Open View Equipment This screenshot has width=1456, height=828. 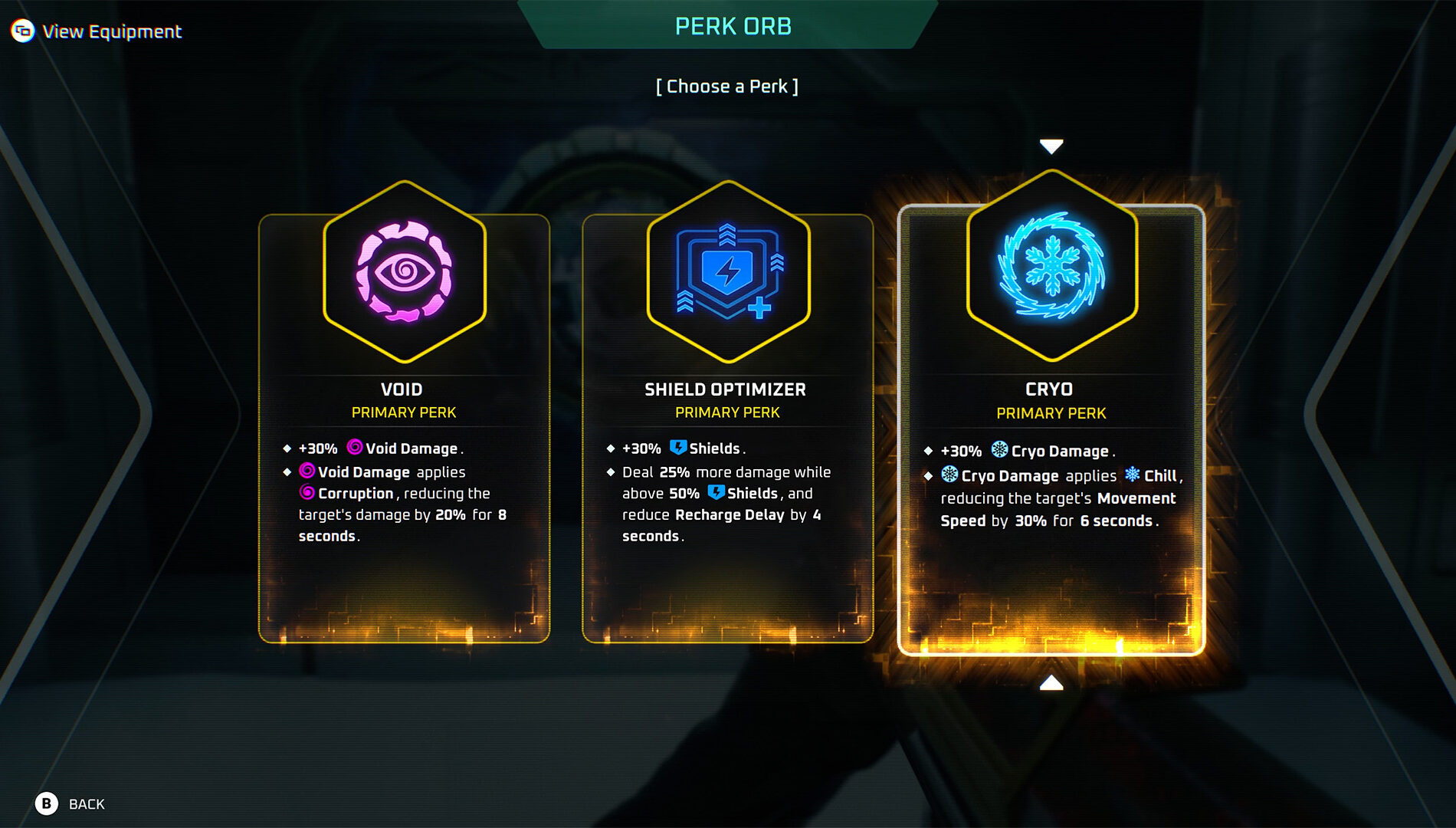pos(97,31)
